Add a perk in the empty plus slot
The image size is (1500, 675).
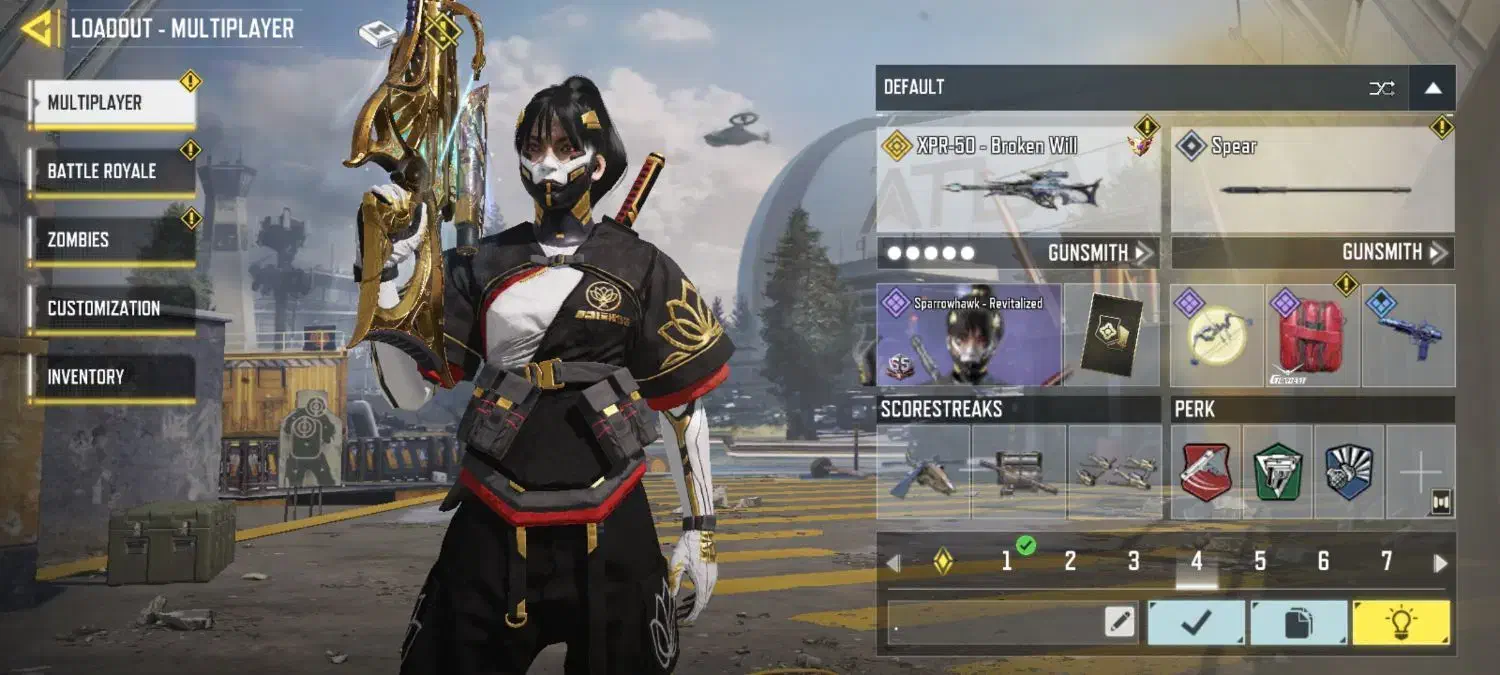1420,472
